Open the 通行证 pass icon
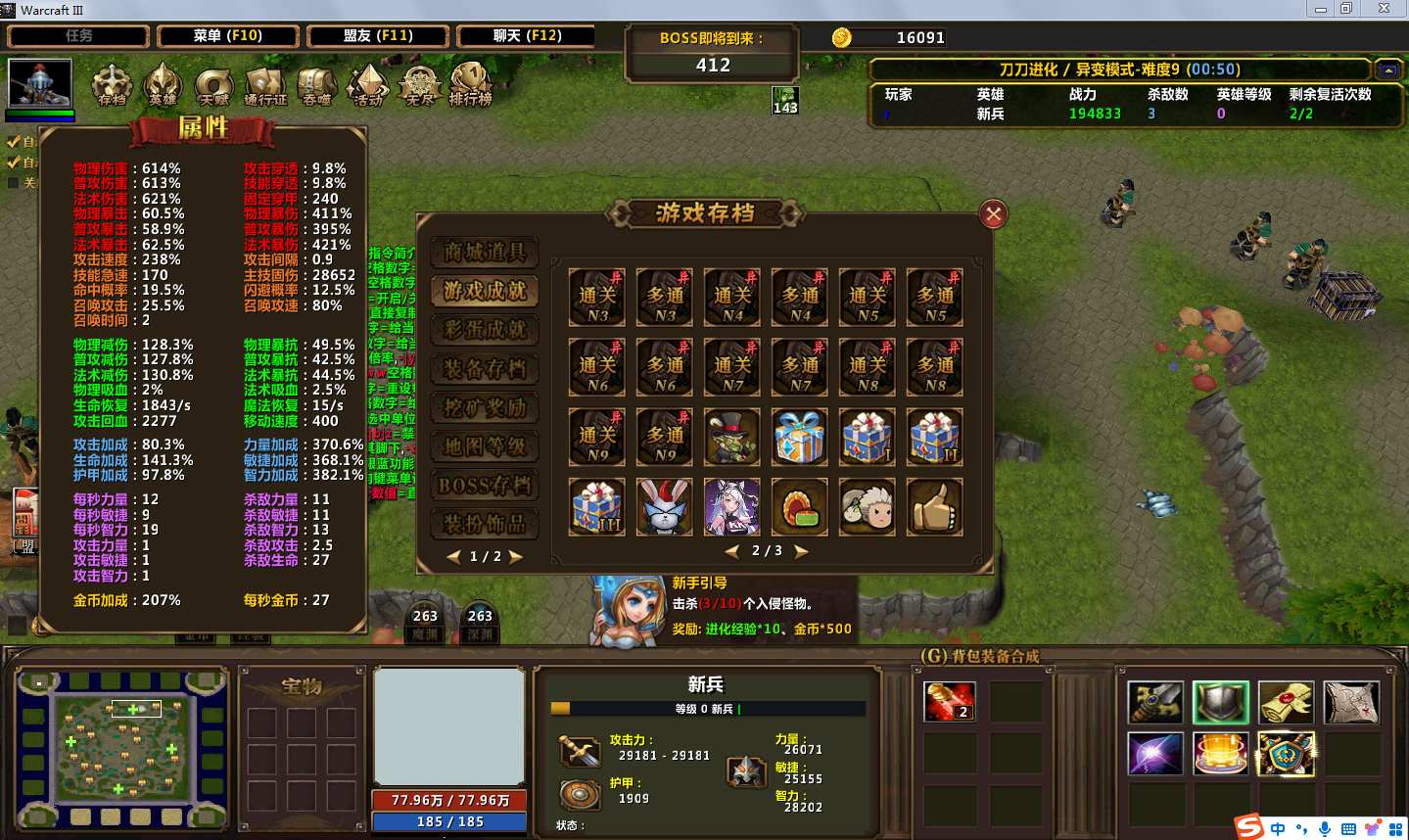1409x840 pixels. click(264, 86)
